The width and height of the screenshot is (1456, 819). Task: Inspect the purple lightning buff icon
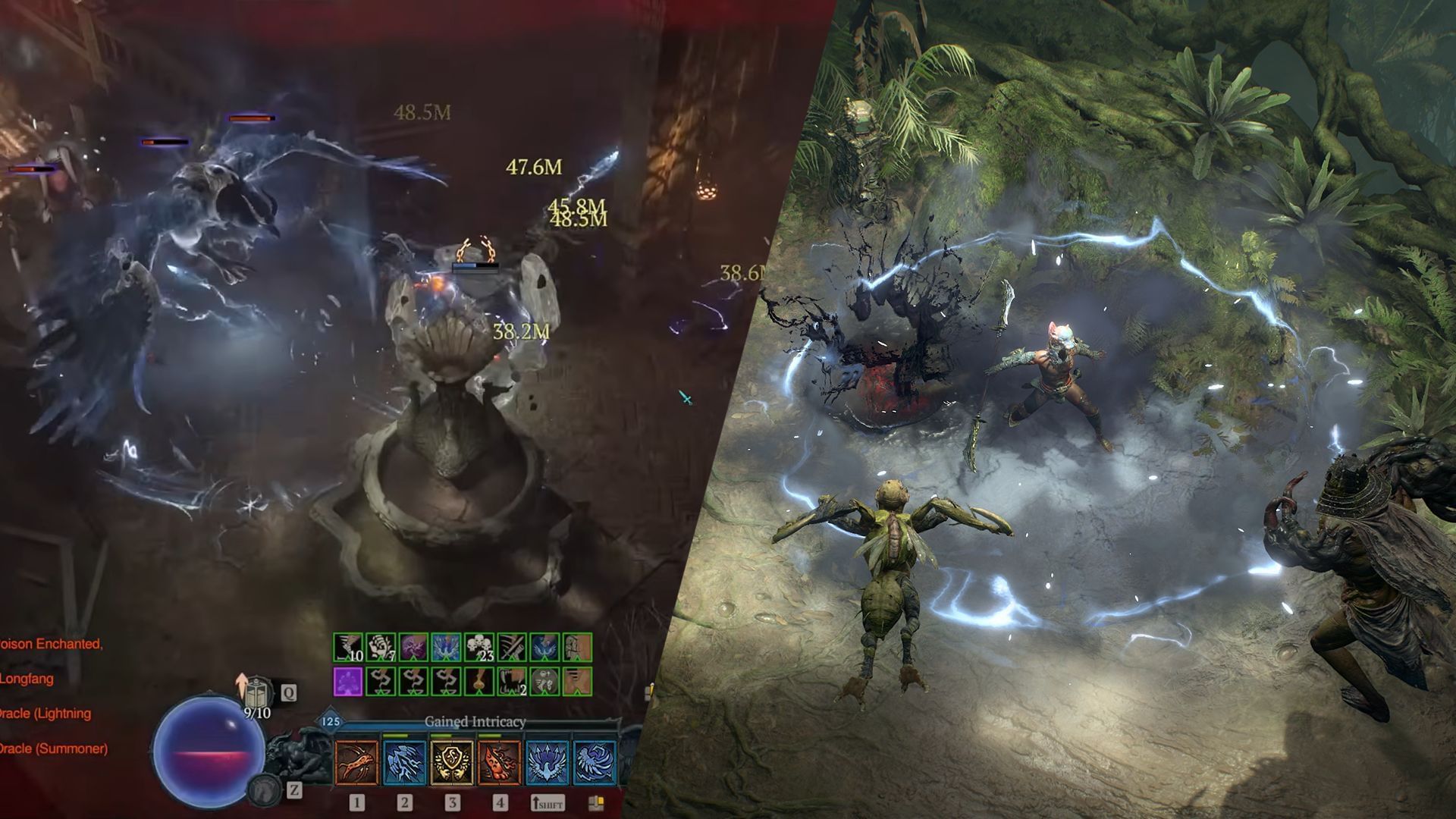click(413, 648)
